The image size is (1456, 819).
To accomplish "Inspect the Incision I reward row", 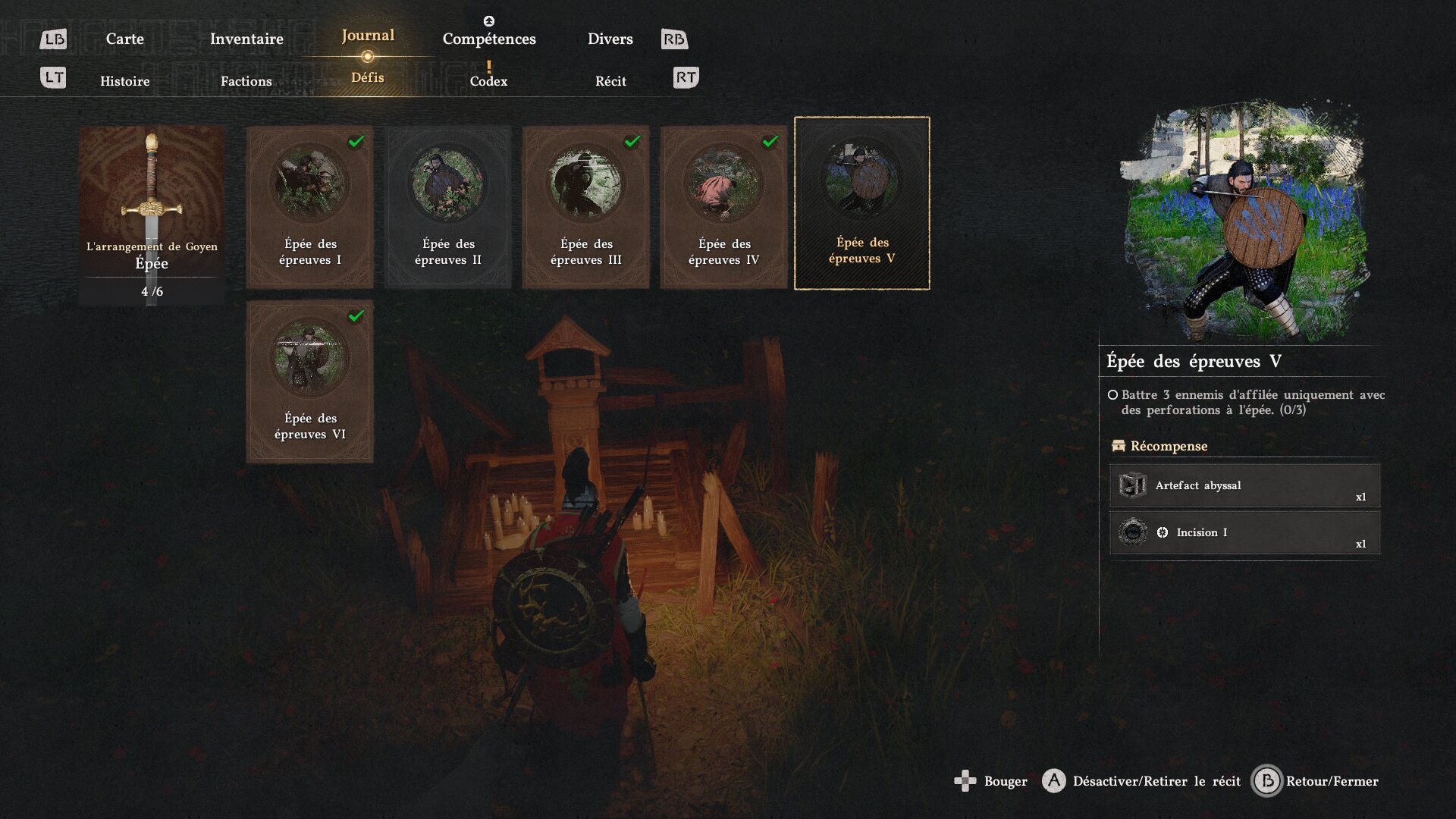I will pos(1244,532).
